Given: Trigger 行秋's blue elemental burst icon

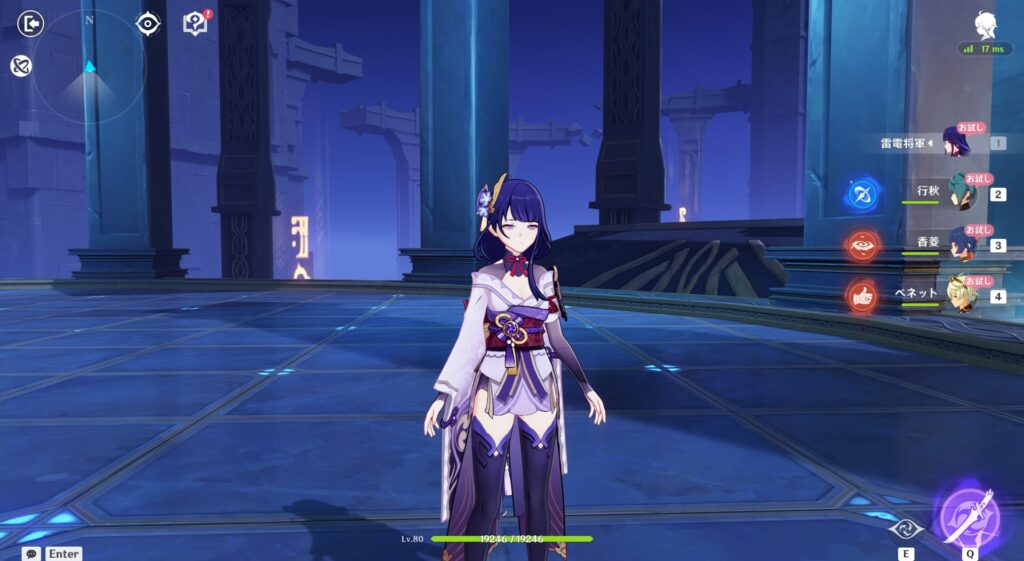Looking at the screenshot, I should click(861, 193).
